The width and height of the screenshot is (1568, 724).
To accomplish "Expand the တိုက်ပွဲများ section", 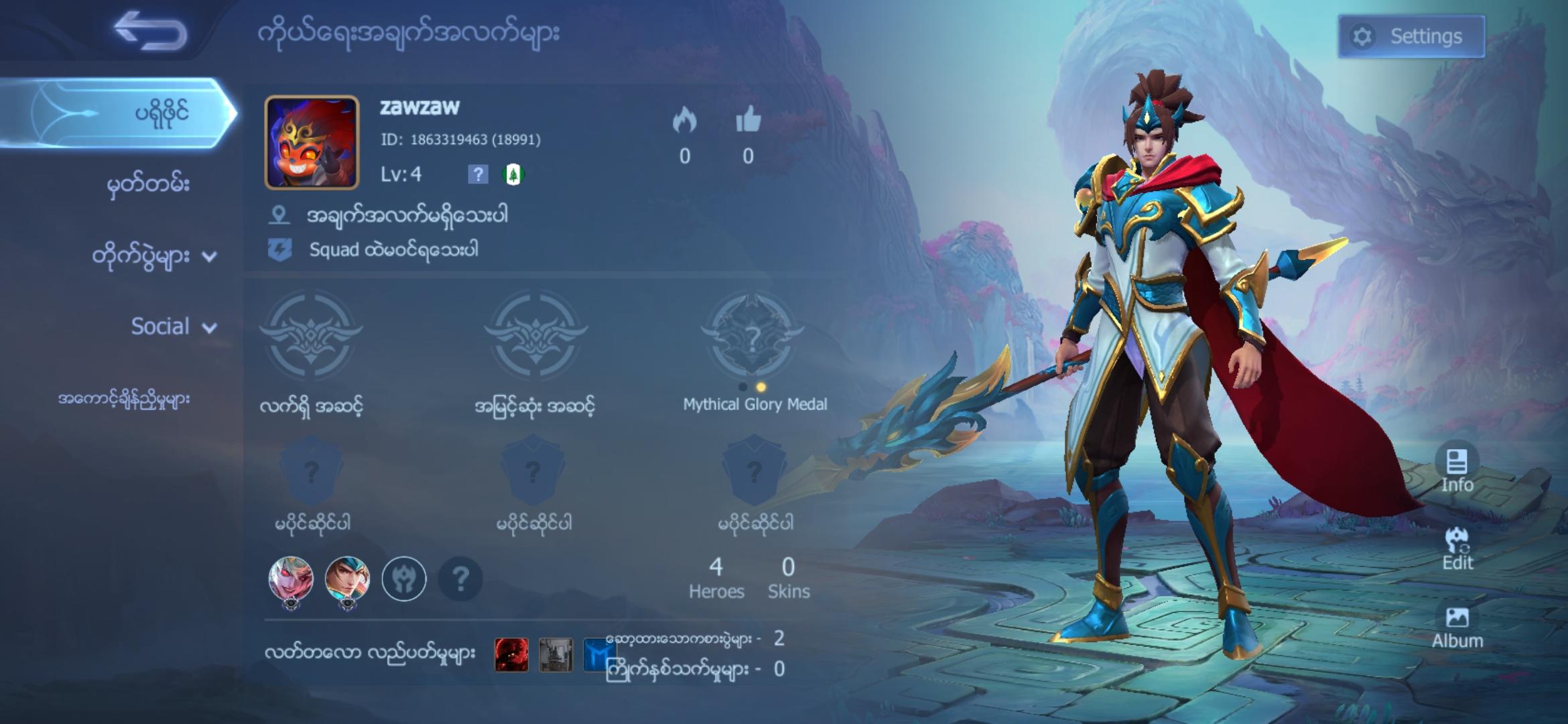I will [154, 256].
